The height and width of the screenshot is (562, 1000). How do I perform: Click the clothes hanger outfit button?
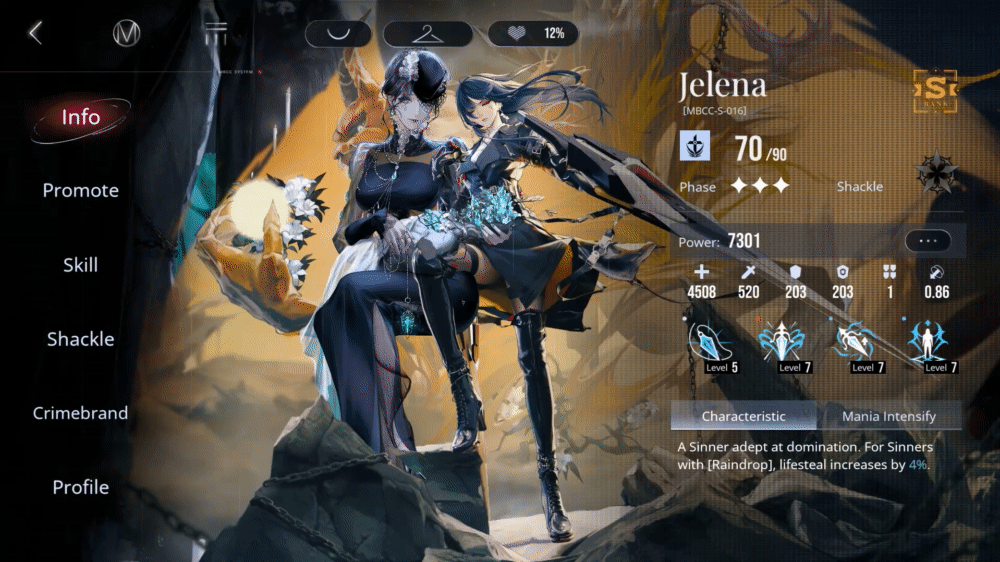pos(428,33)
